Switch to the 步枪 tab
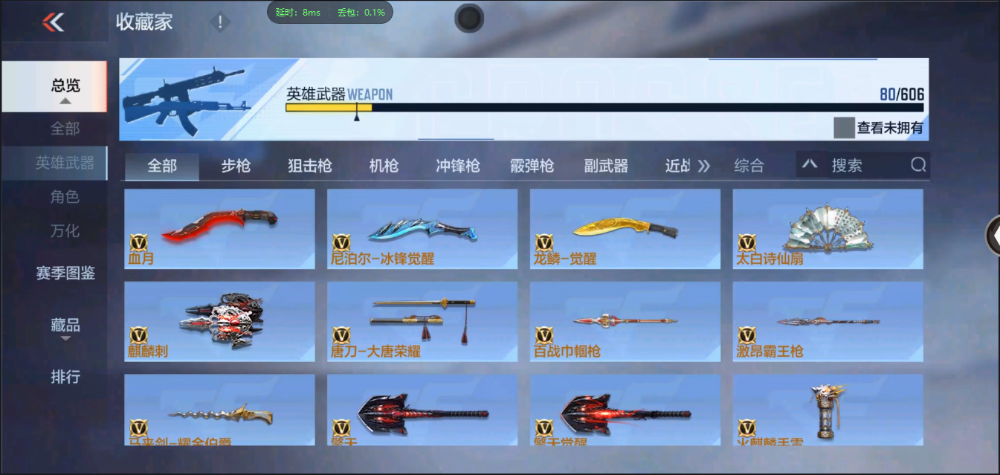This screenshot has width=1000, height=475. pyautogui.click(x=236, y=166)
